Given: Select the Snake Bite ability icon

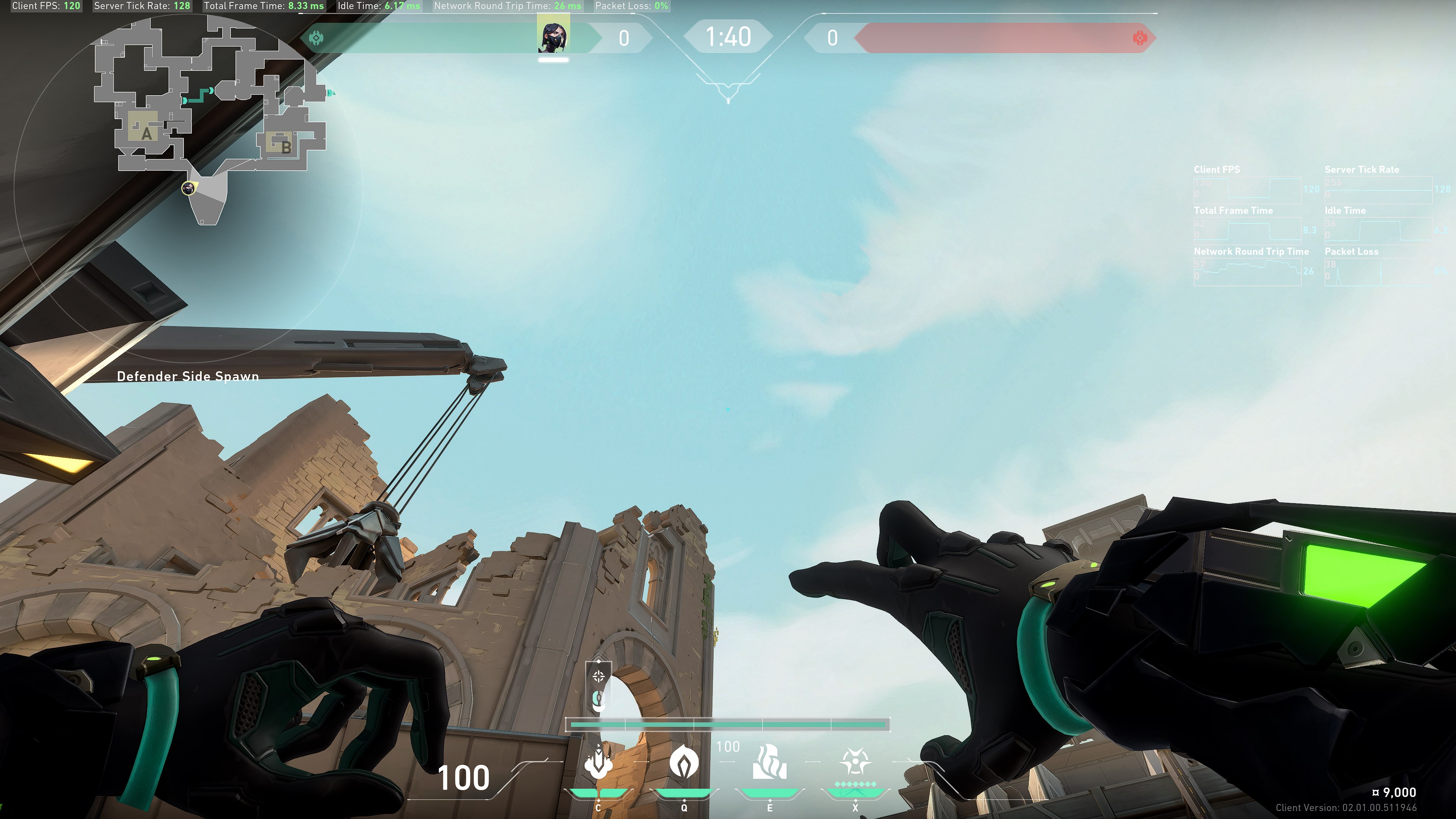Looking at the screenshot, I should (x=599, y=763).
